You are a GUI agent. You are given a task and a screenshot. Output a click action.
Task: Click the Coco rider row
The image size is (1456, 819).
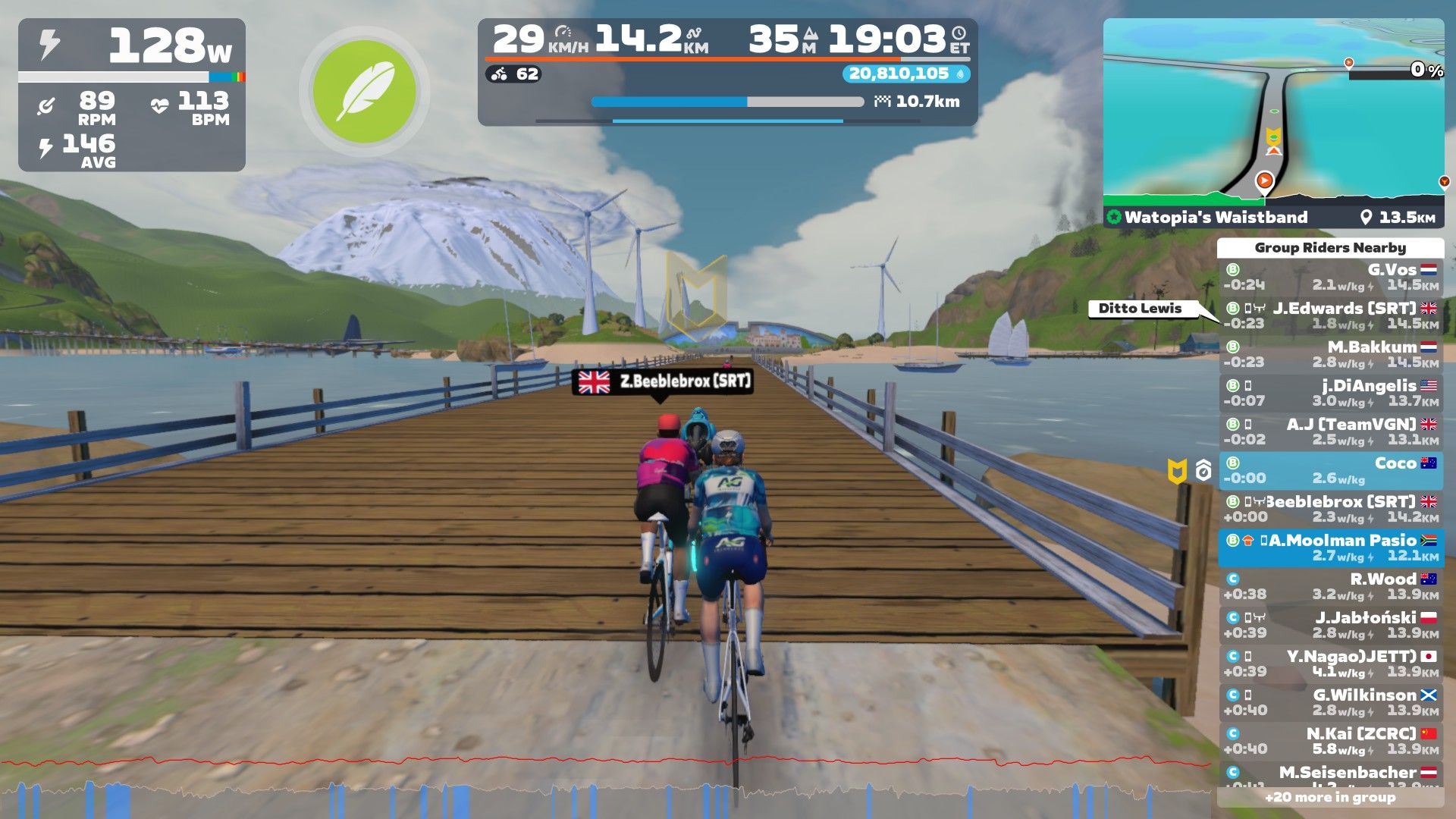tap(1330, 470)
